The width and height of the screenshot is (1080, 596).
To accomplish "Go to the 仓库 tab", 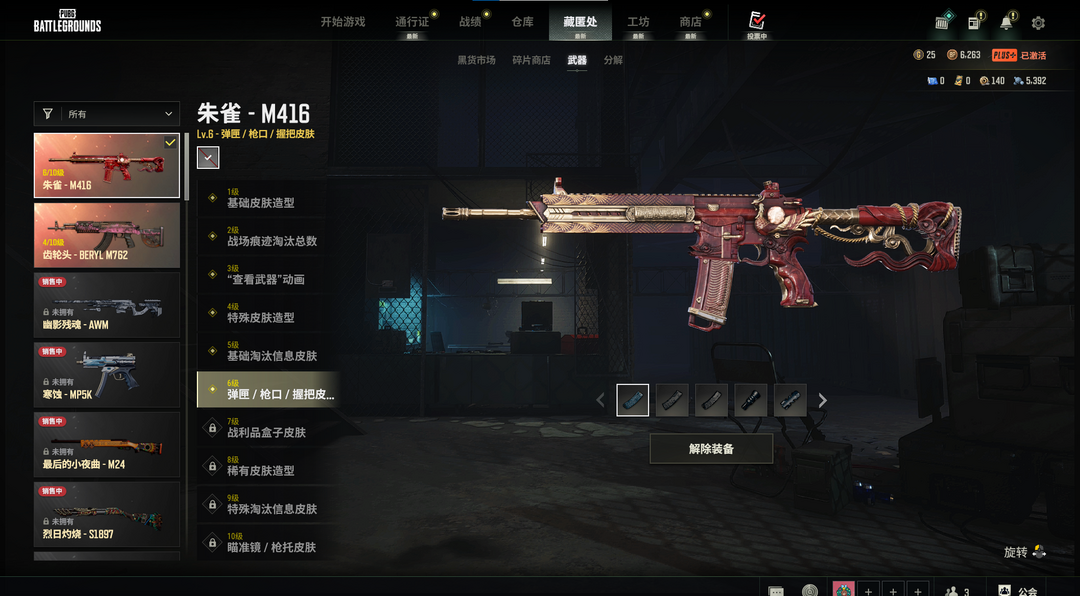I will (522, 22).
